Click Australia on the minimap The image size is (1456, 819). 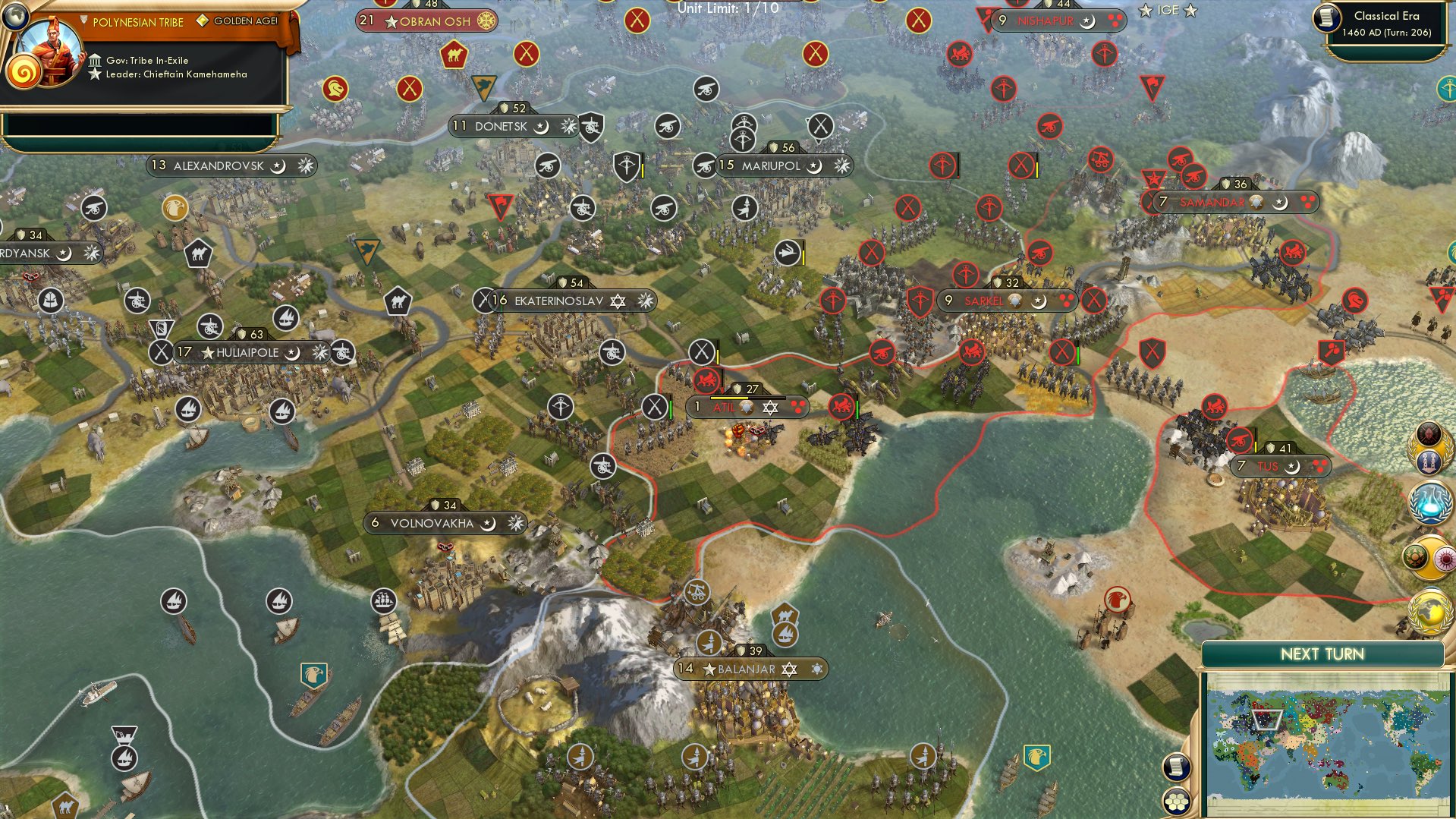point(1336,780)
